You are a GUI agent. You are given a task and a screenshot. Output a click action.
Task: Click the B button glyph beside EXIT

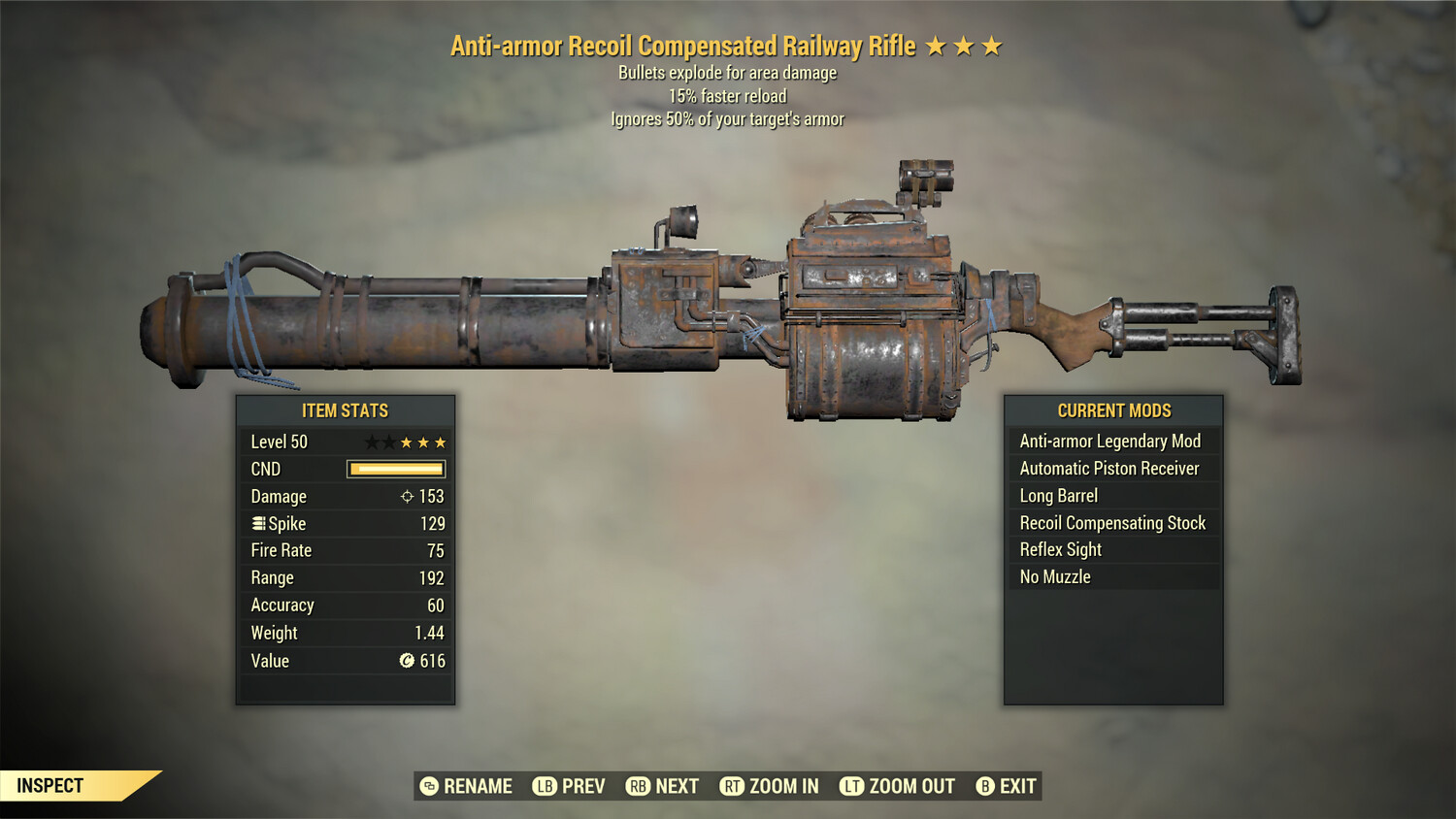click(984, 786)
